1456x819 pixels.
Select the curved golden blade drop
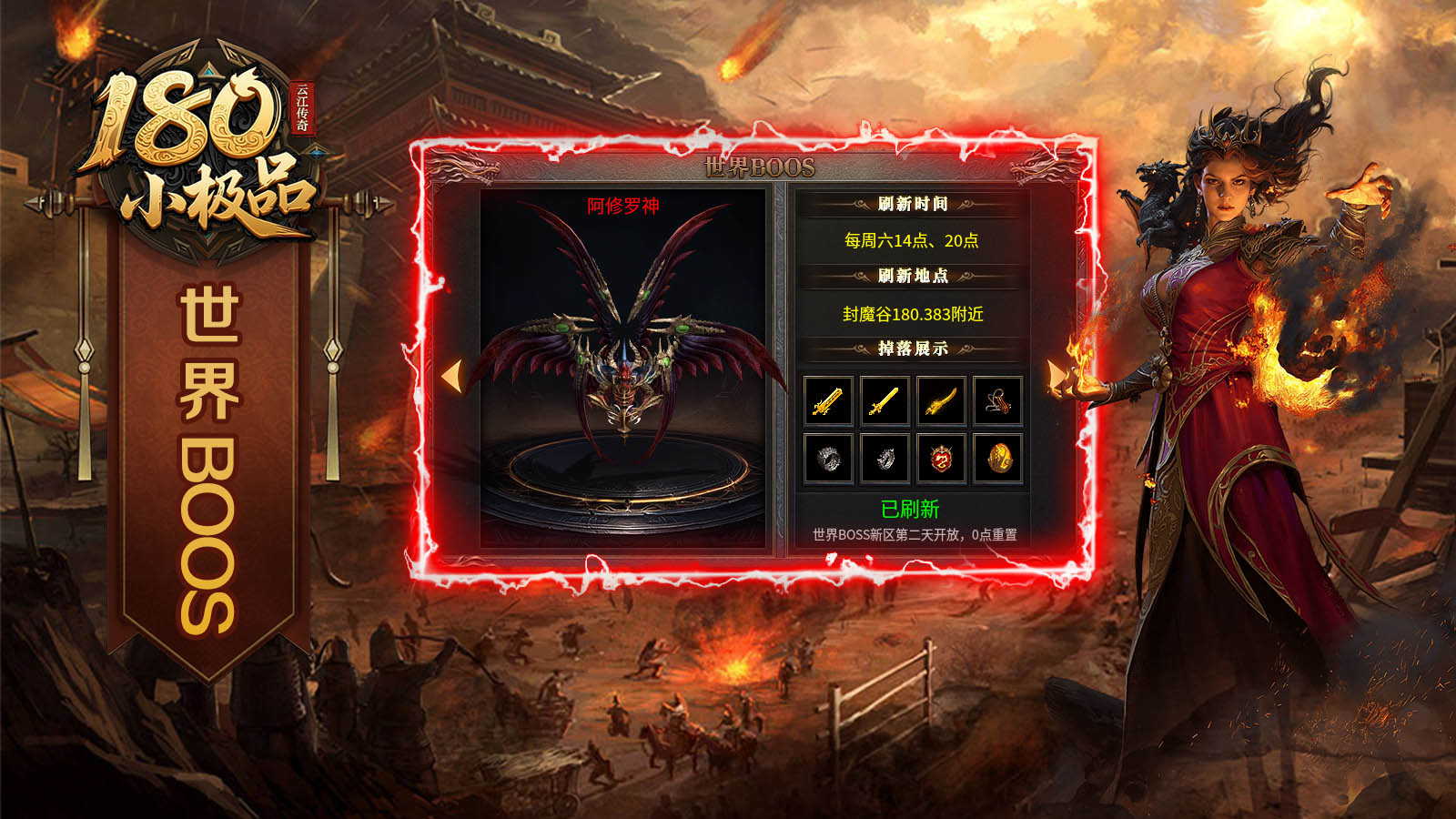941,401
